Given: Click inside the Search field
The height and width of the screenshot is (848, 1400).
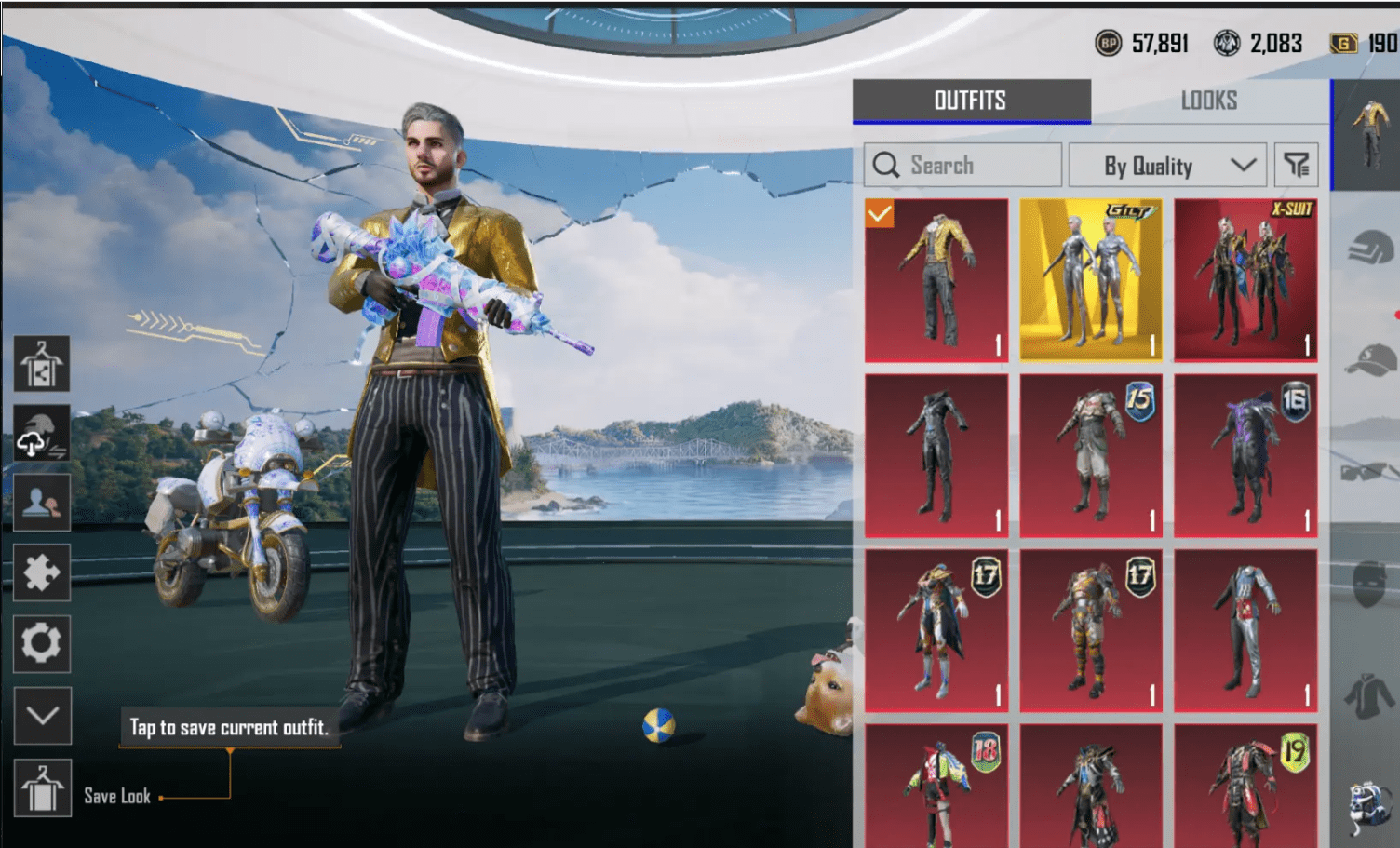Looking at the screenshot, I should [x=968, y=165].
